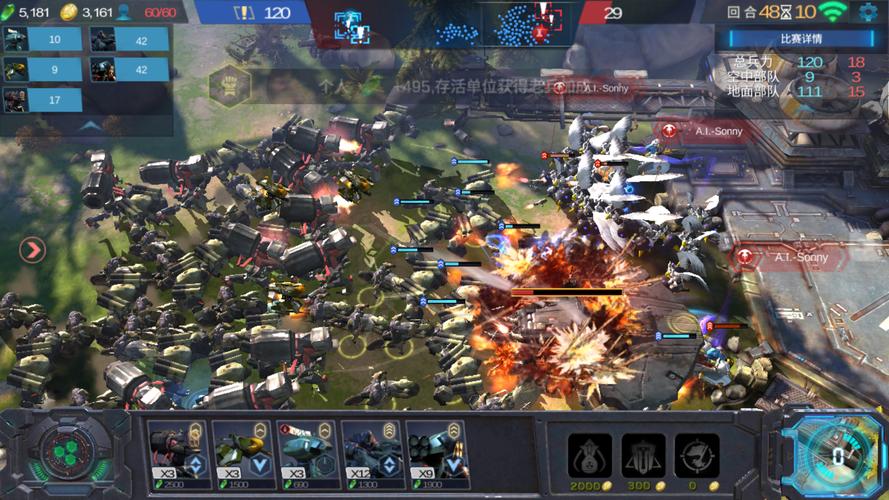
Task: Activate the 0 gold airstrike skill
Action: [696, 455]
